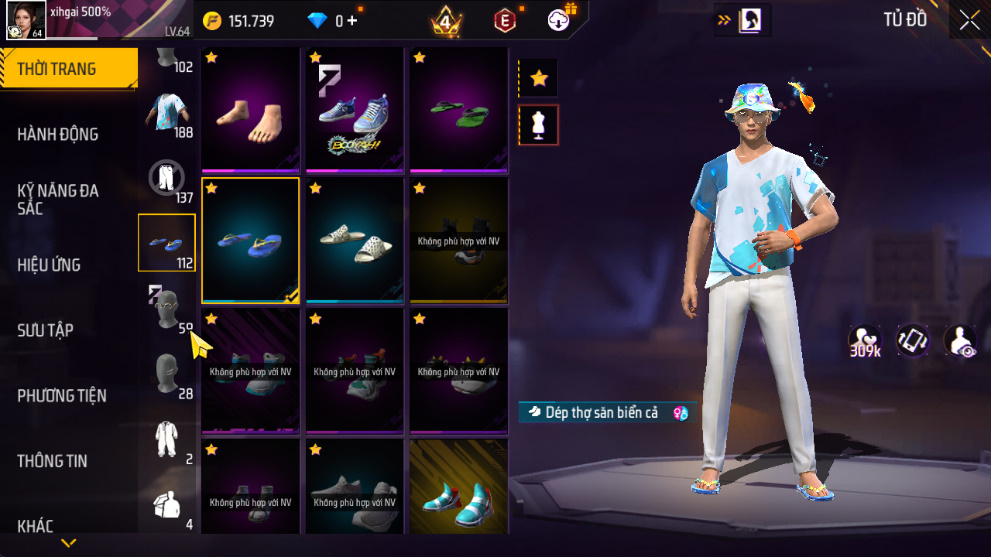This screenshot has height=557, width=991.
Task: Choose the blue BOOYAH sneakers
Action: tap(355, 110)
